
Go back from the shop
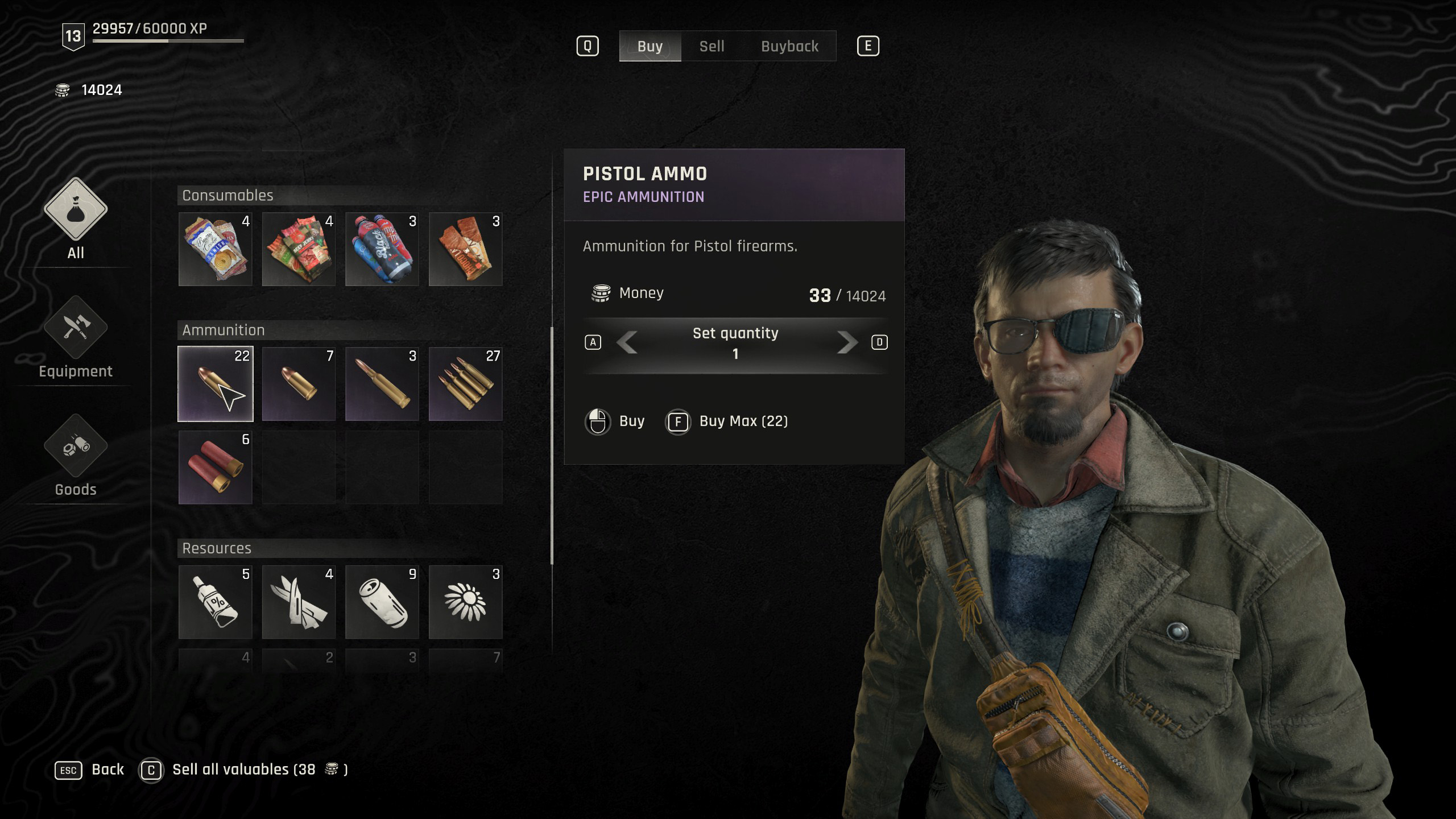click(89, 770)
